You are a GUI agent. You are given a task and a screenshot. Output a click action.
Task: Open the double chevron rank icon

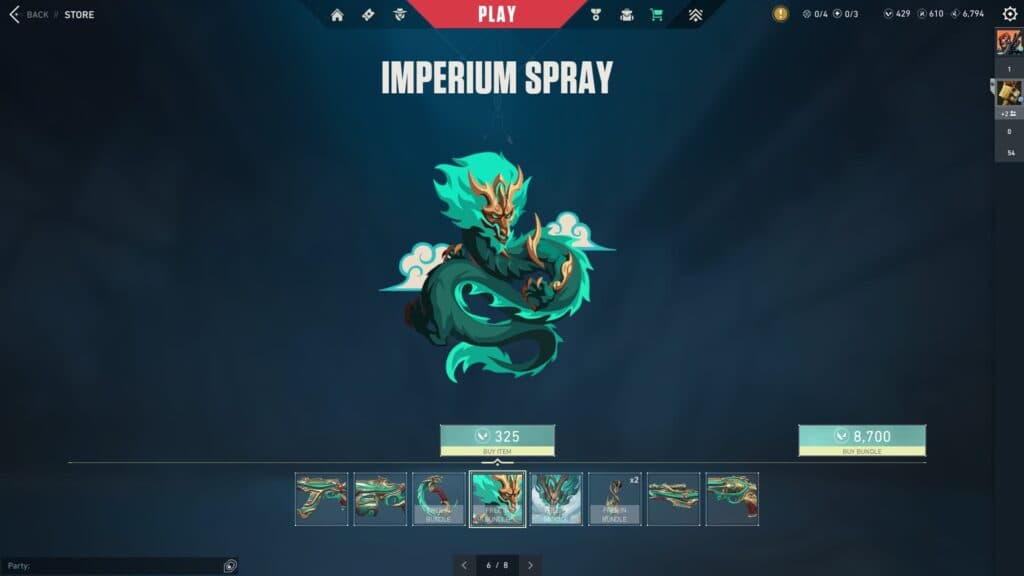click(696, 15)
